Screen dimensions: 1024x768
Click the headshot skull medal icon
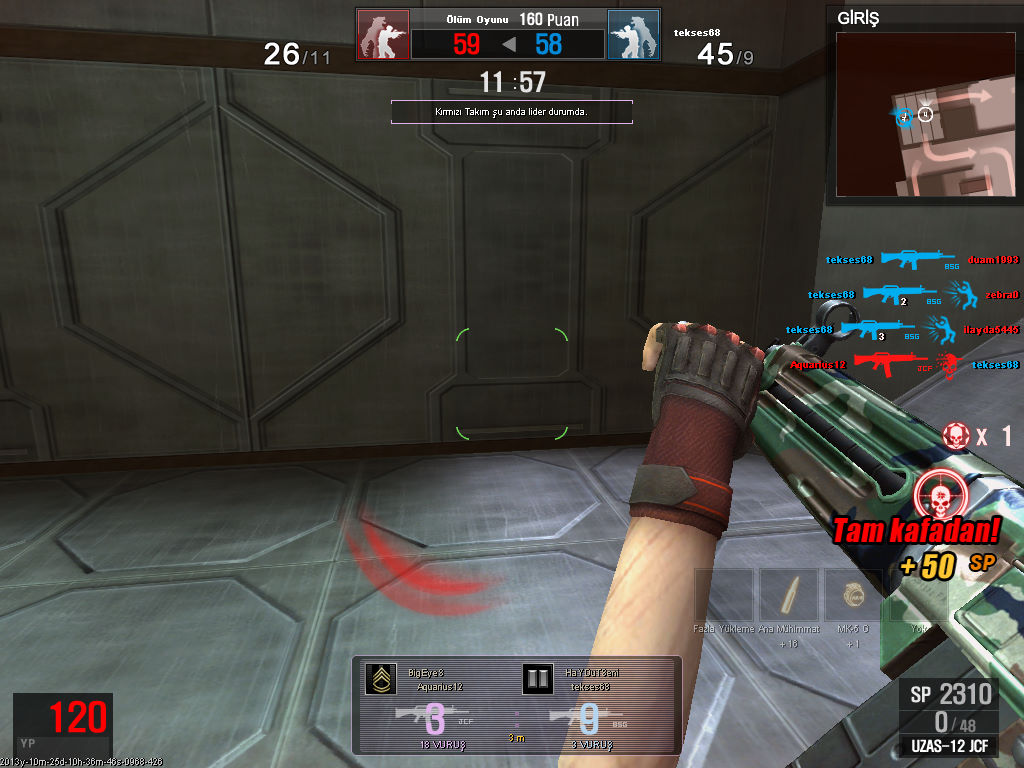click(x=939, y=493)
